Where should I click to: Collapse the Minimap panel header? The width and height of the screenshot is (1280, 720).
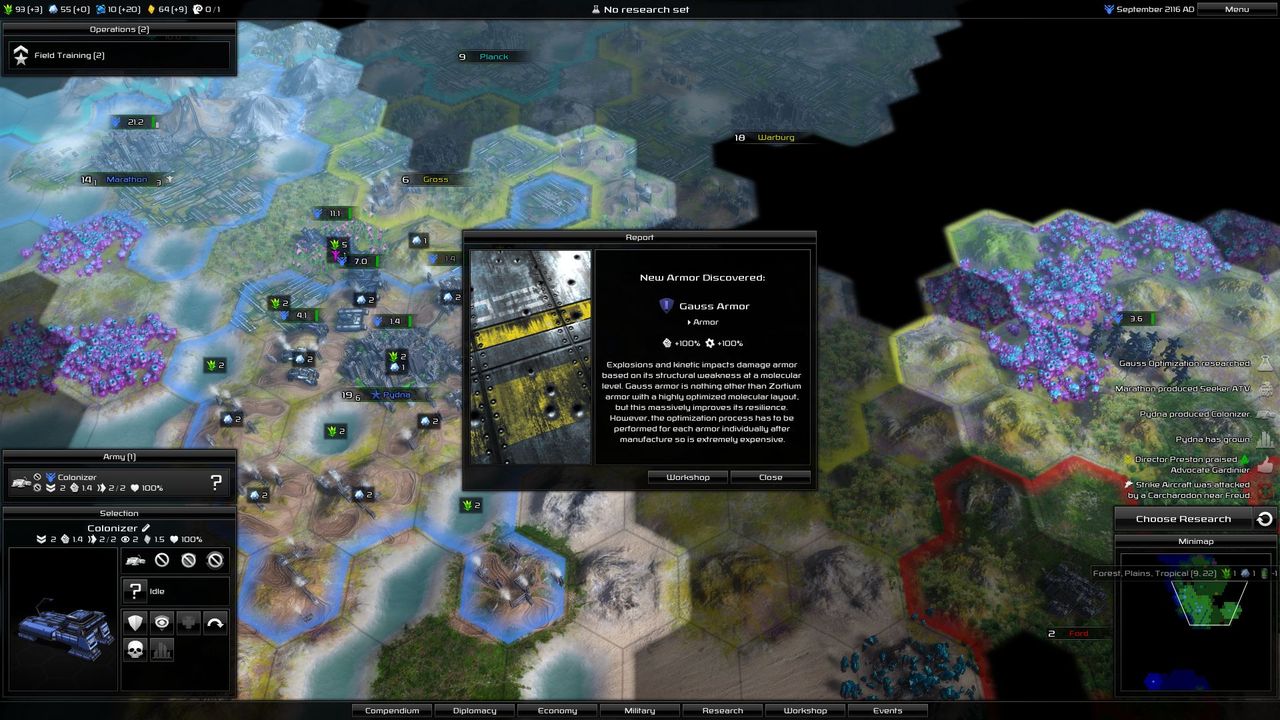coord(1196,541)
